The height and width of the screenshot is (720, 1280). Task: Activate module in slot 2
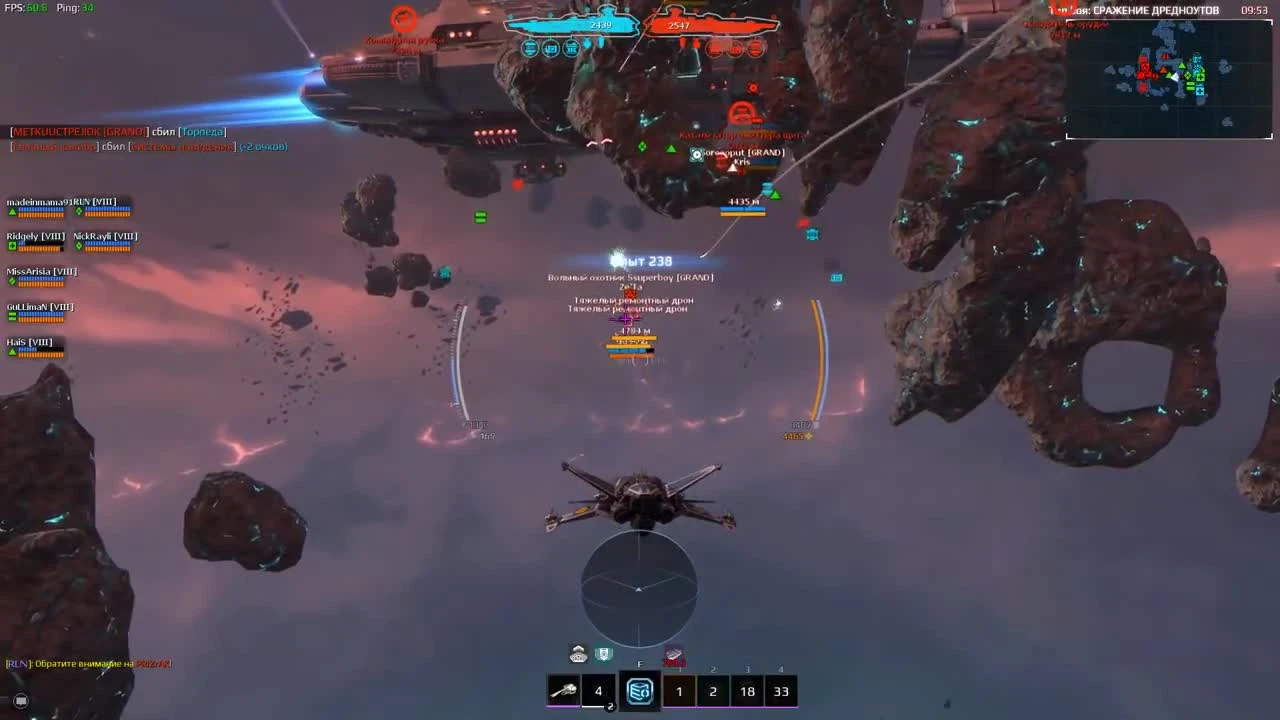[713, 690]
